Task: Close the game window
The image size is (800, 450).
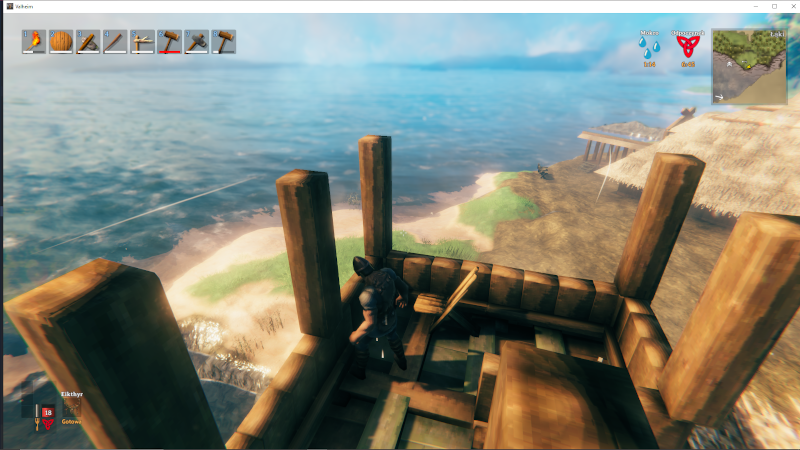Action: coord(789,6)
